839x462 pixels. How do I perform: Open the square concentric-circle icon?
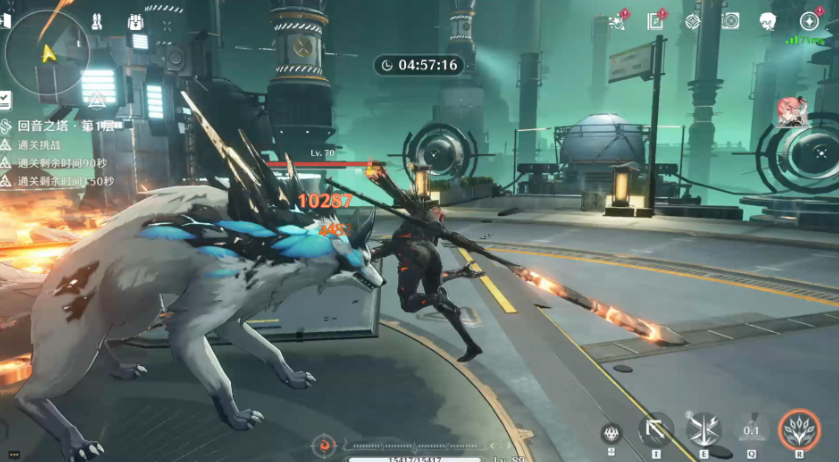(x=730, y=21)
